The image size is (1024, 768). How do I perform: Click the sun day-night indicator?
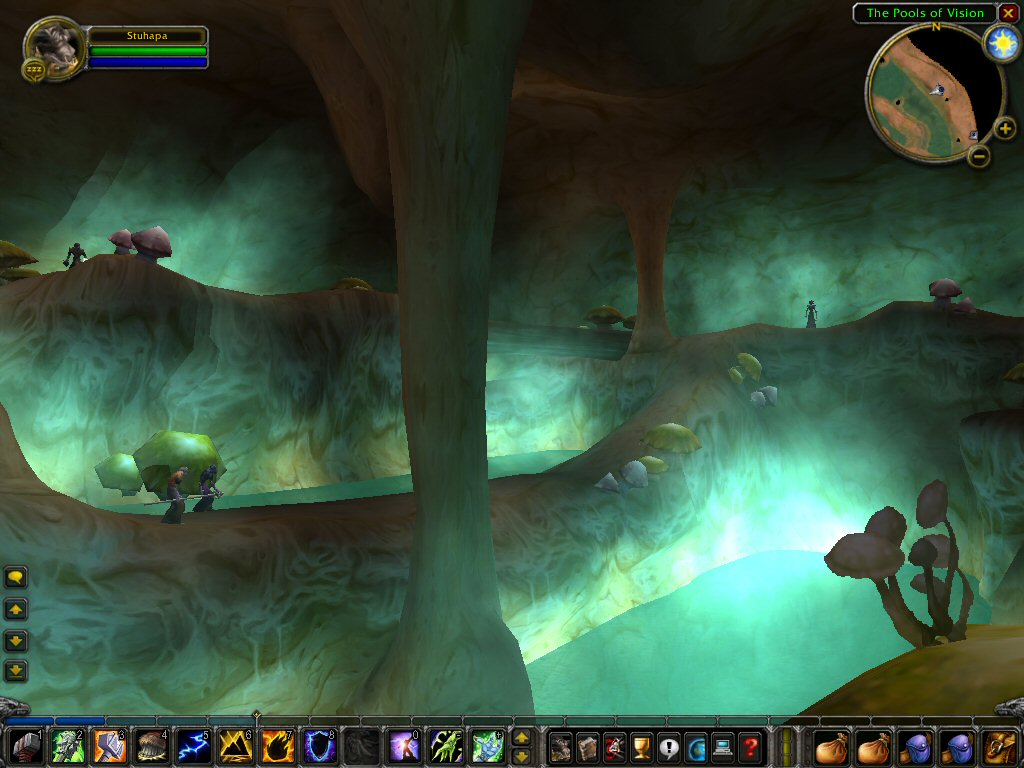click(1000, 43)
